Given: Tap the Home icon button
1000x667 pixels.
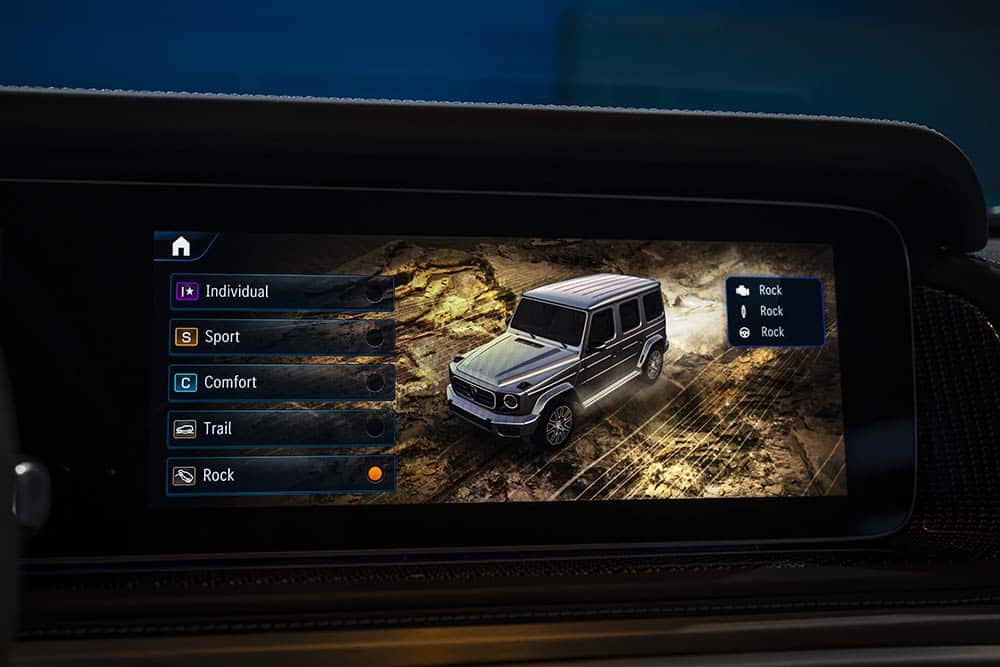Looking at the screenshot, I should (x=181, y=247).
